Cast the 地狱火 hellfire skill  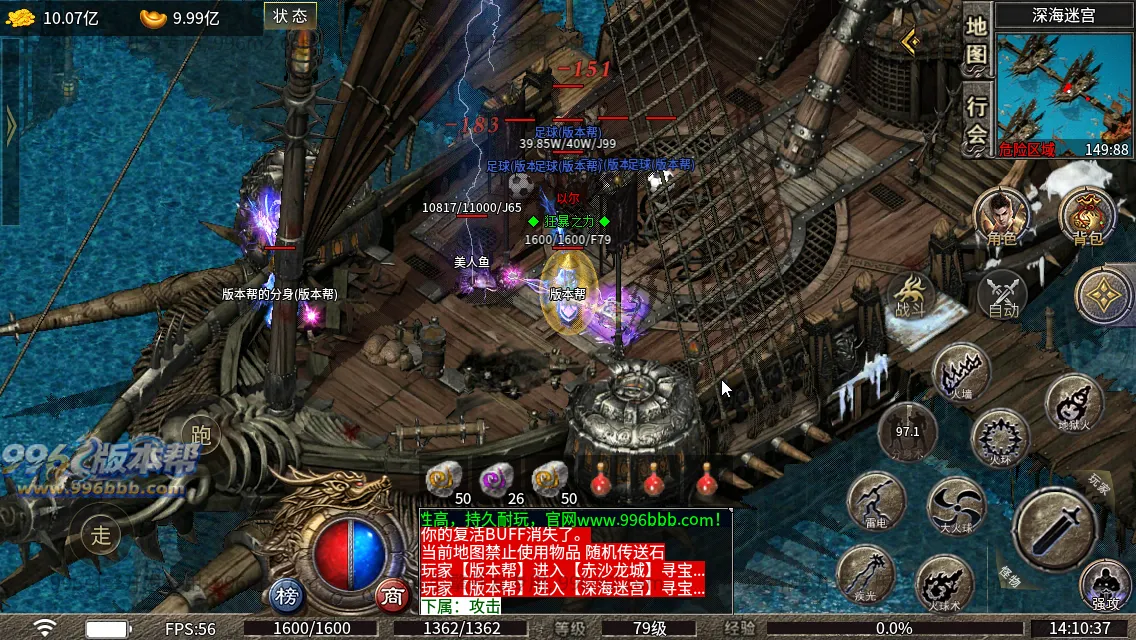click(x=1074, y=403)
